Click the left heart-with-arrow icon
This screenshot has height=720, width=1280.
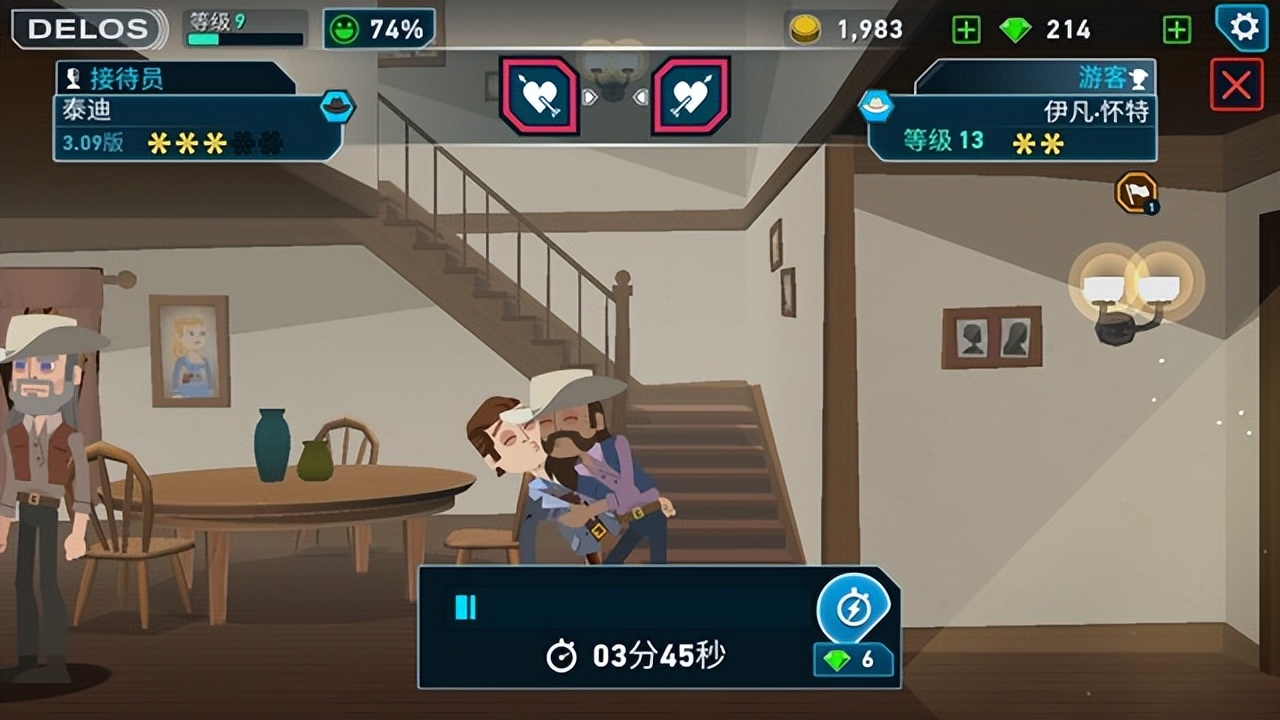pos(540,96)
